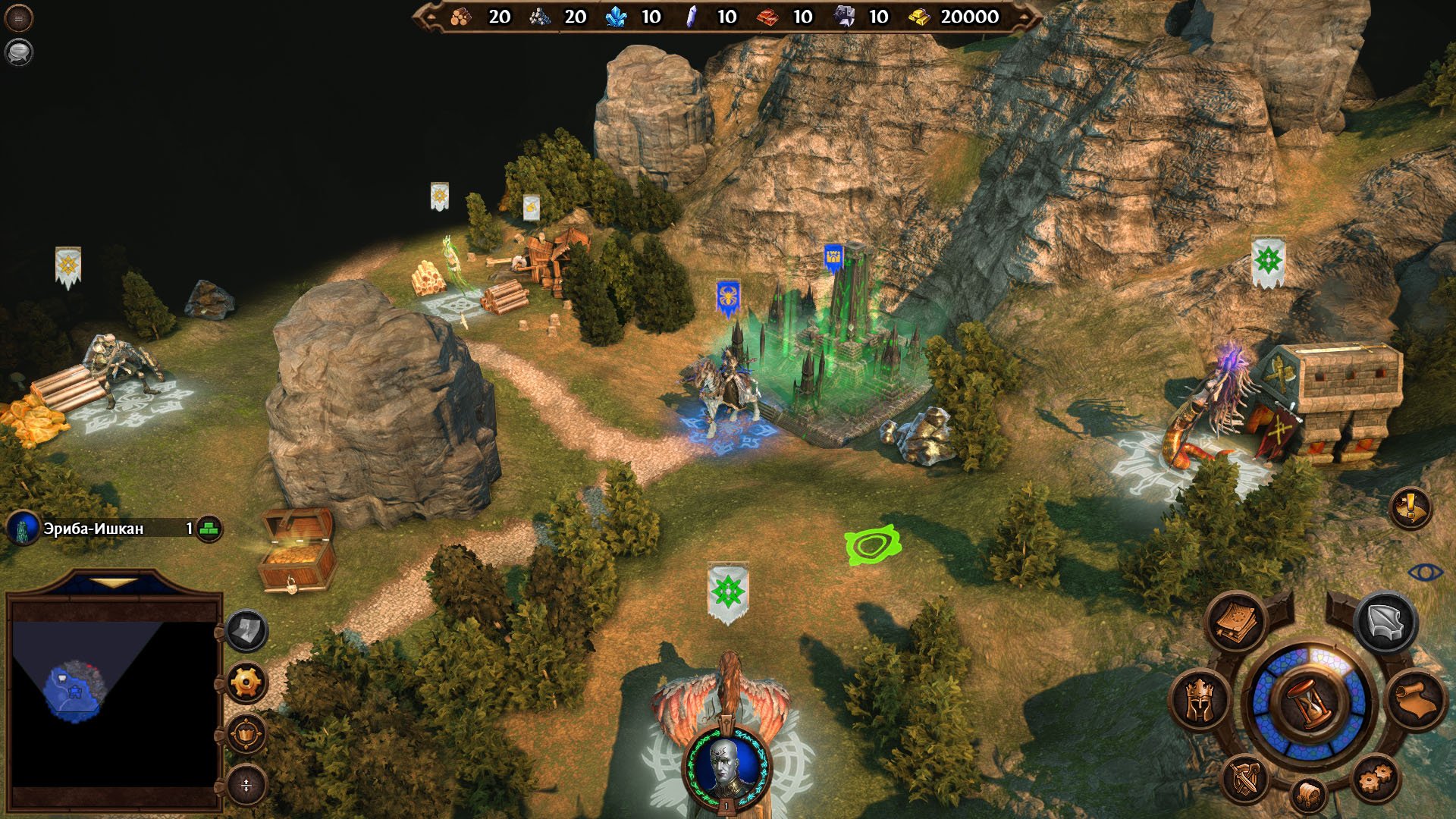This screenshot has height=819, width=1456.
Task: Open the twin gears options button
Action: tap(1375, 777)
